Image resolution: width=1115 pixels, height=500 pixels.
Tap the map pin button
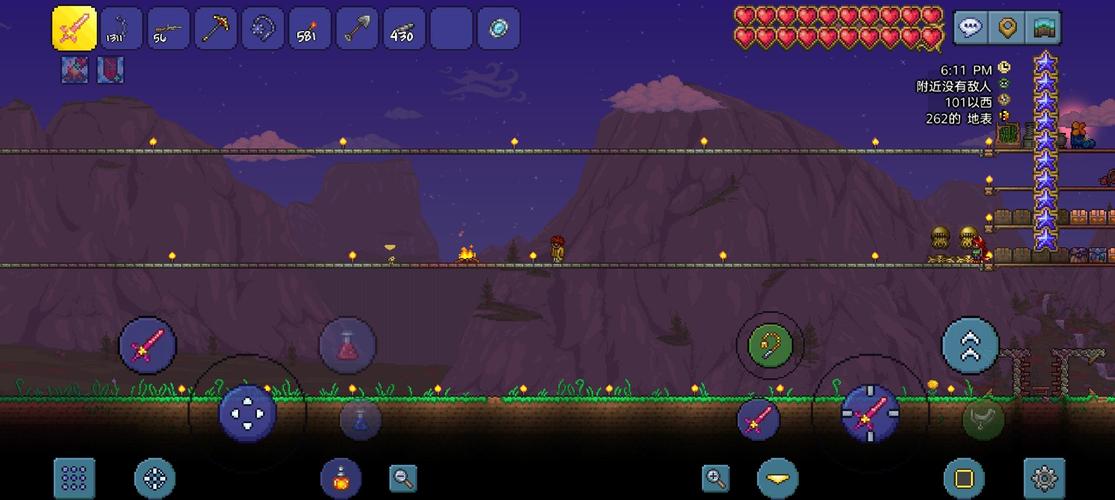(1008, 27)
